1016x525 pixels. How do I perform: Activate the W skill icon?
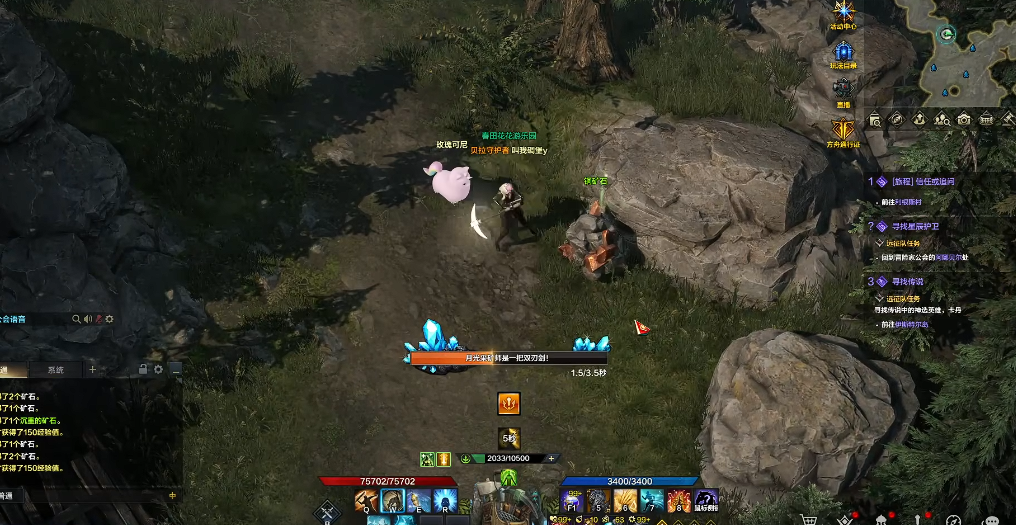(x=393, y=500)
